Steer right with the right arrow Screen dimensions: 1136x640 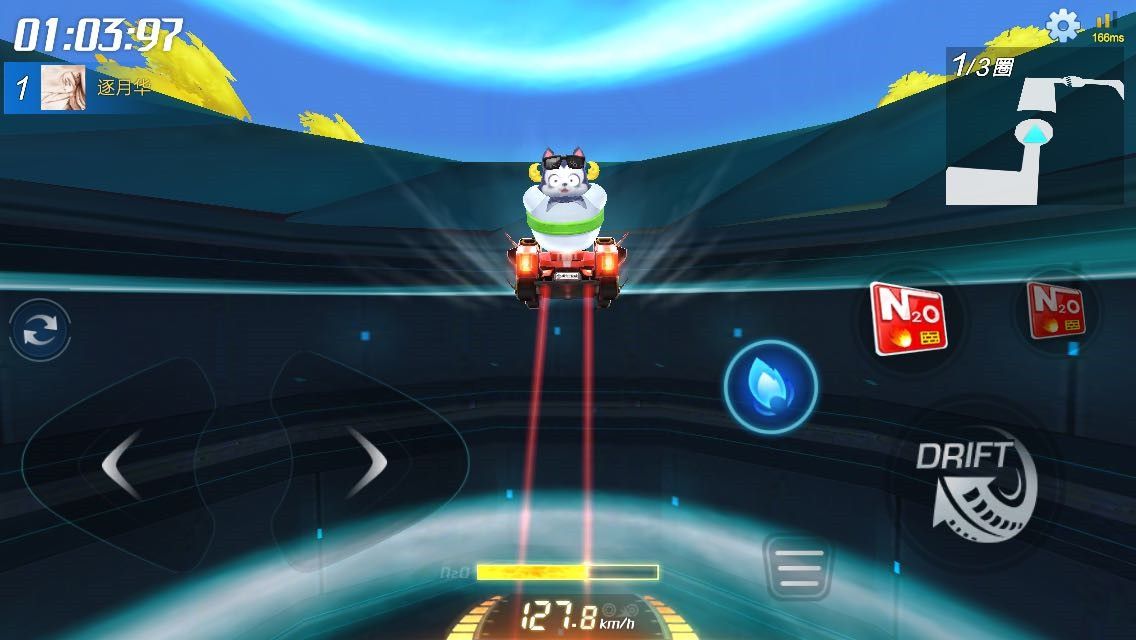coord(366,463)
